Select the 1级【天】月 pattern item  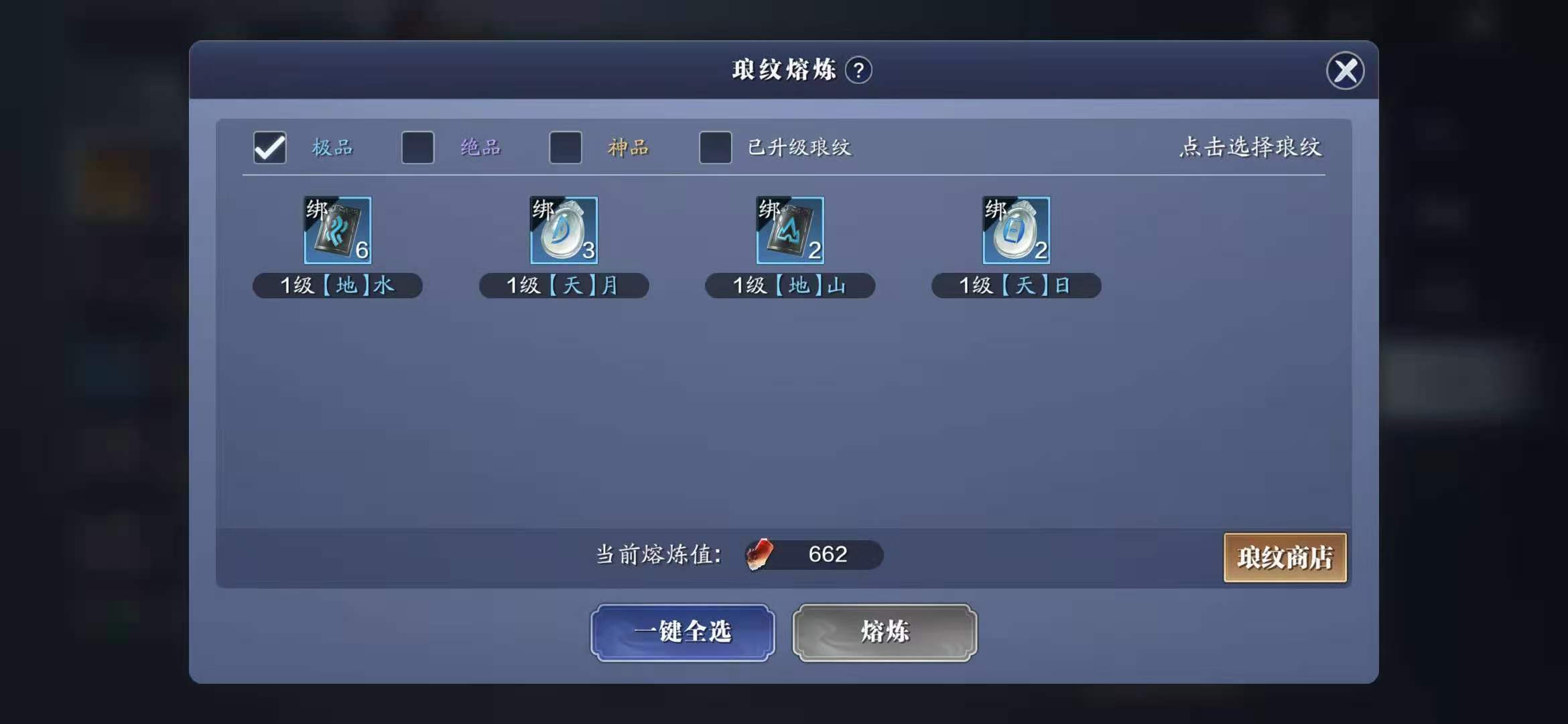[564, 231]
